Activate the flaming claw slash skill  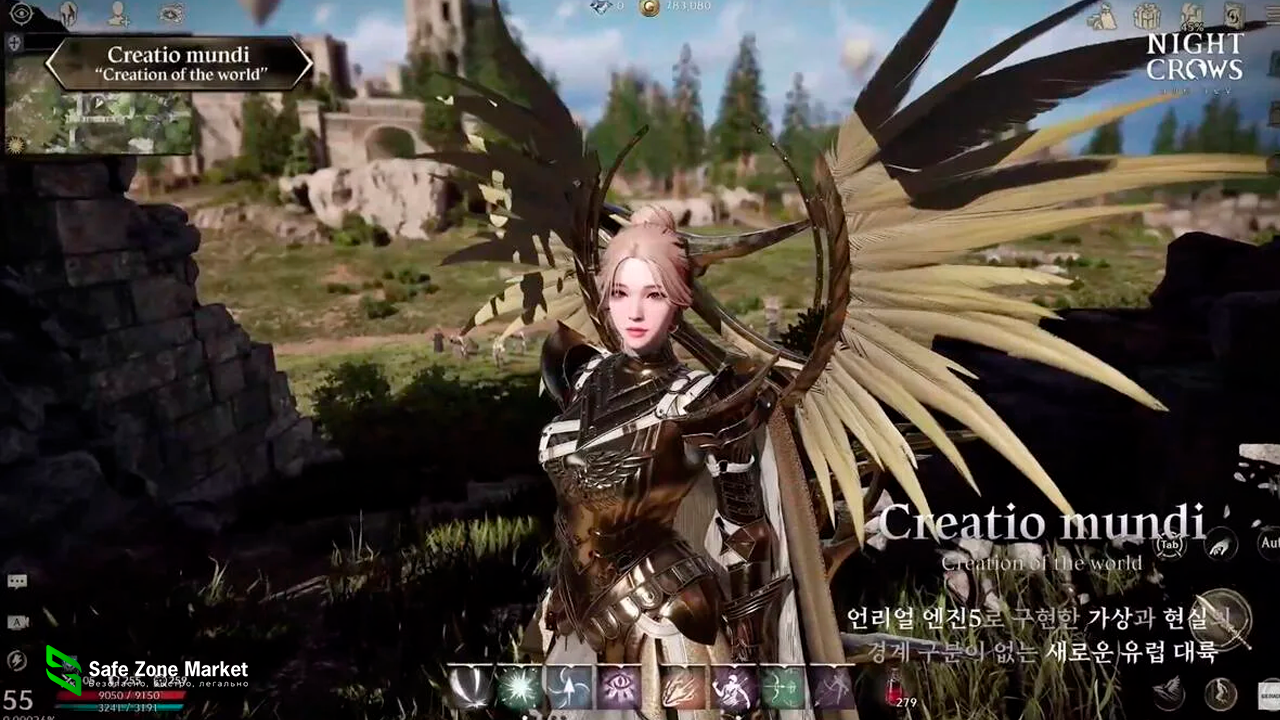point(682,689)
